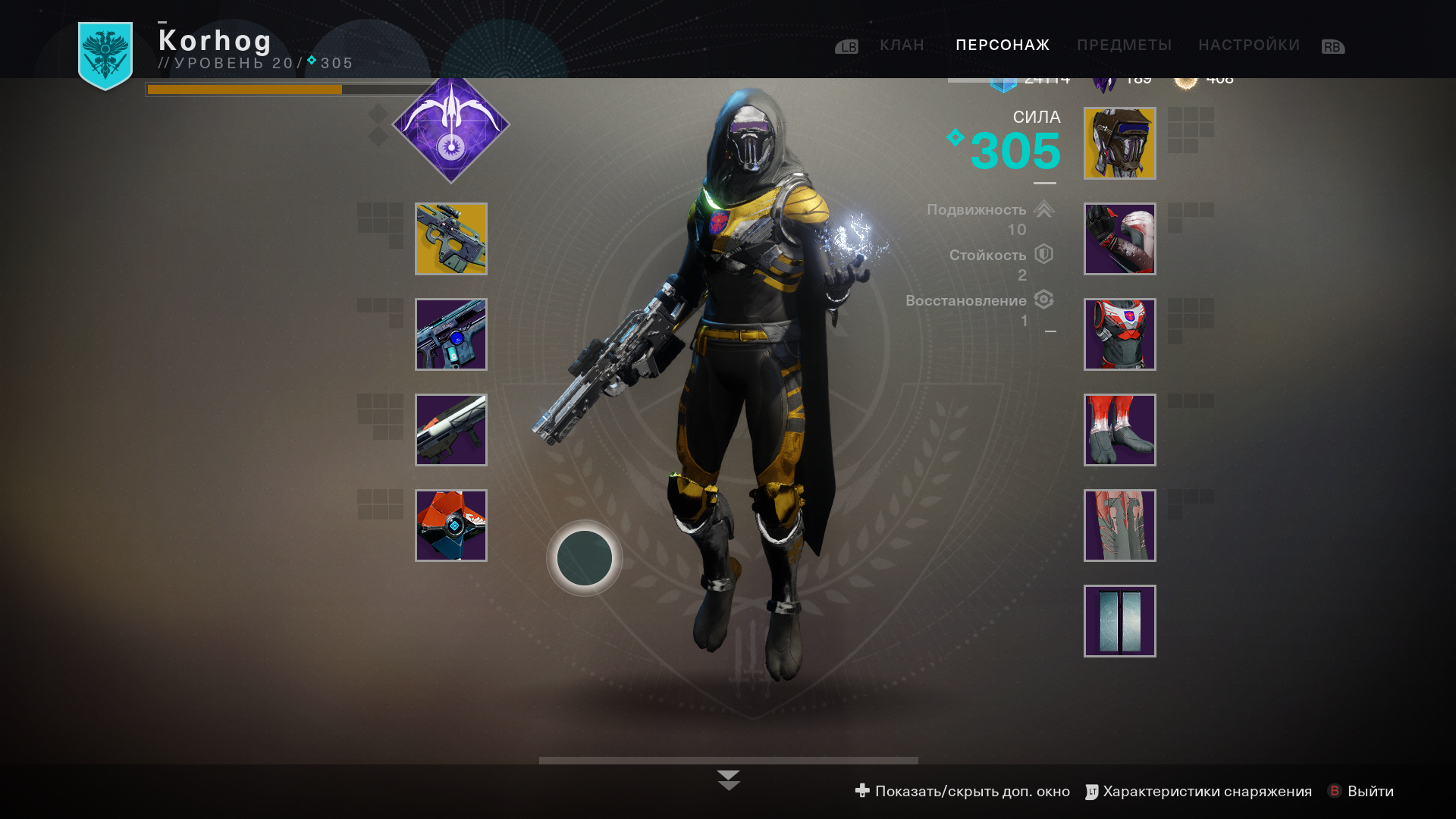Inspect the exotic helmet slot
Screen dimensions: 1456x819
tap(1119, 143)
